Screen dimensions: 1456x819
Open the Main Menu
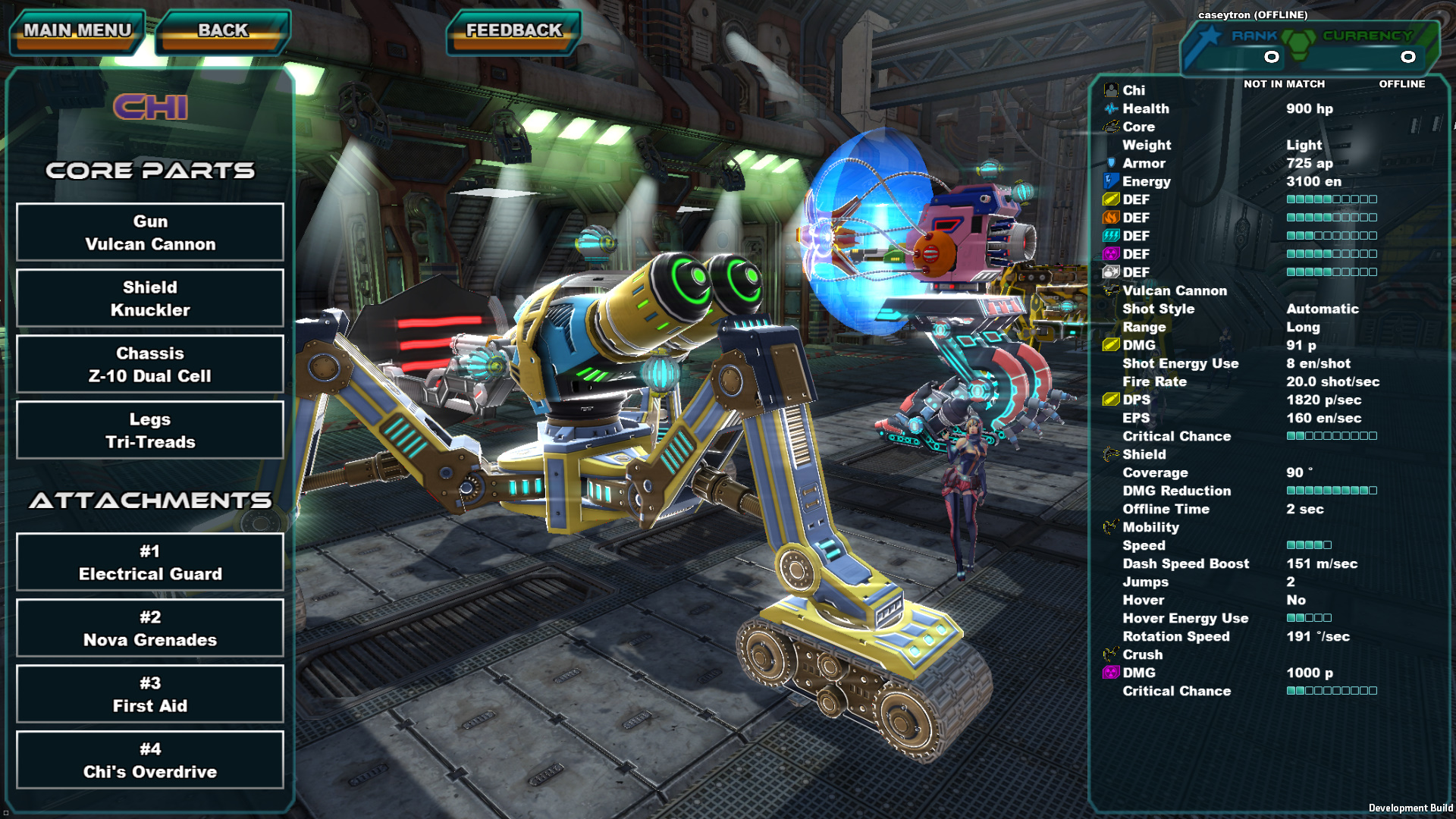[76, 30]
